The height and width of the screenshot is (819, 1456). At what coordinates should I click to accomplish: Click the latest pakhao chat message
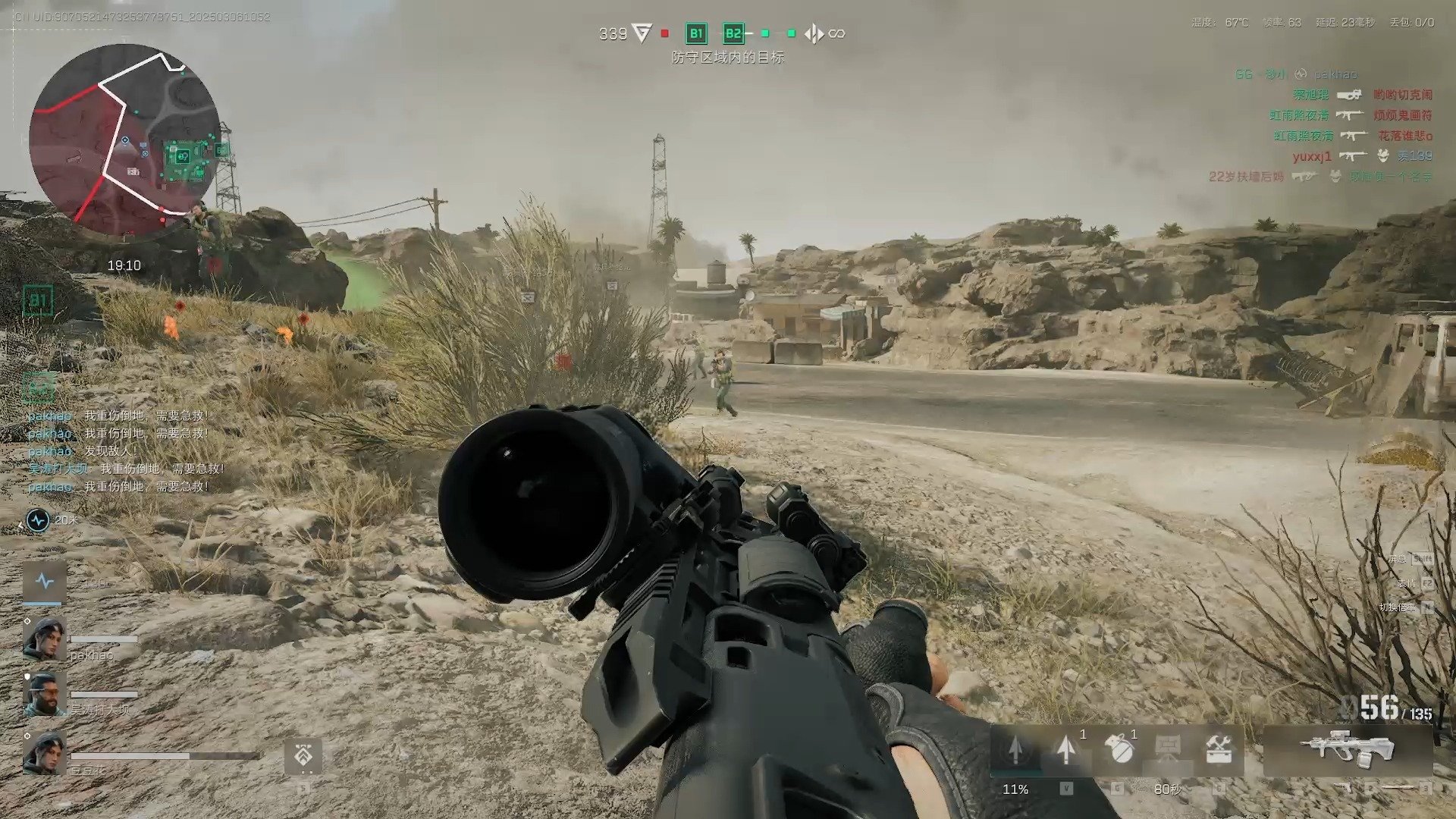(x=118, y=487)
